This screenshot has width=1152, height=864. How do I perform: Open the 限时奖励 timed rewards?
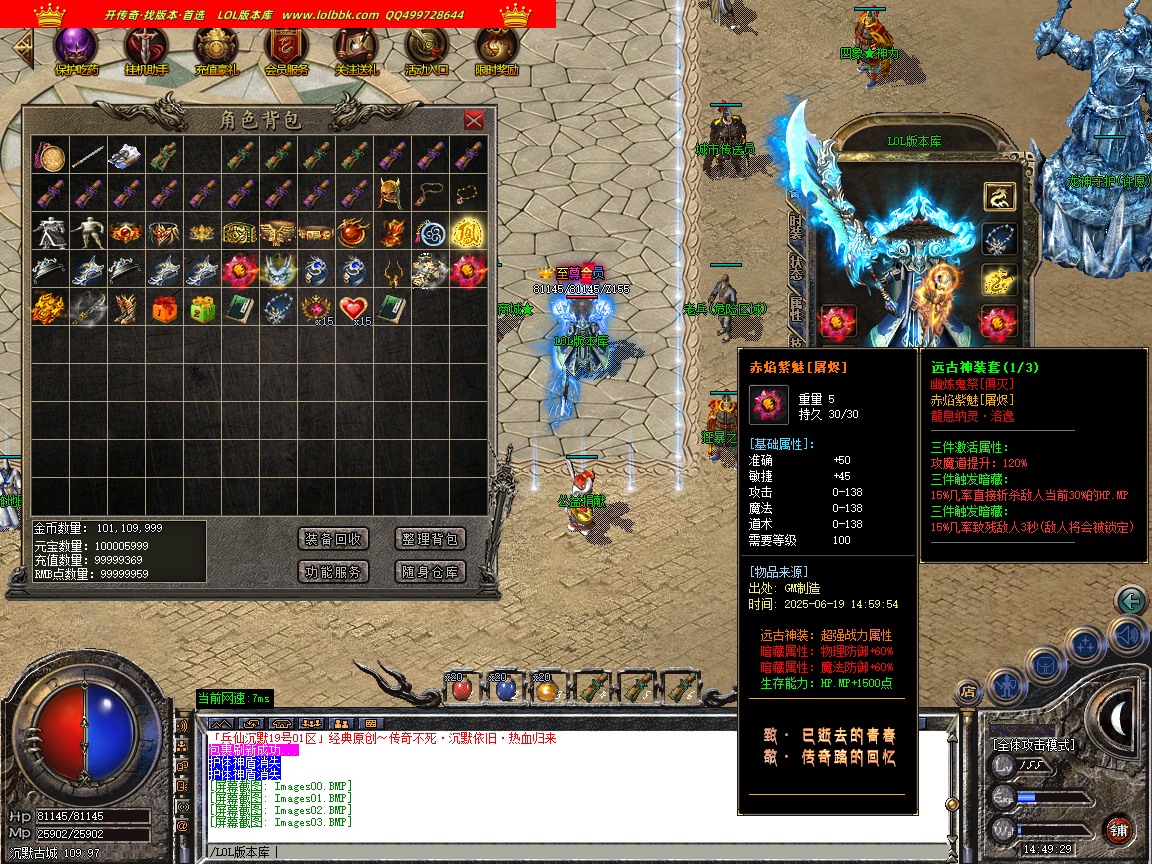point(496,50)
